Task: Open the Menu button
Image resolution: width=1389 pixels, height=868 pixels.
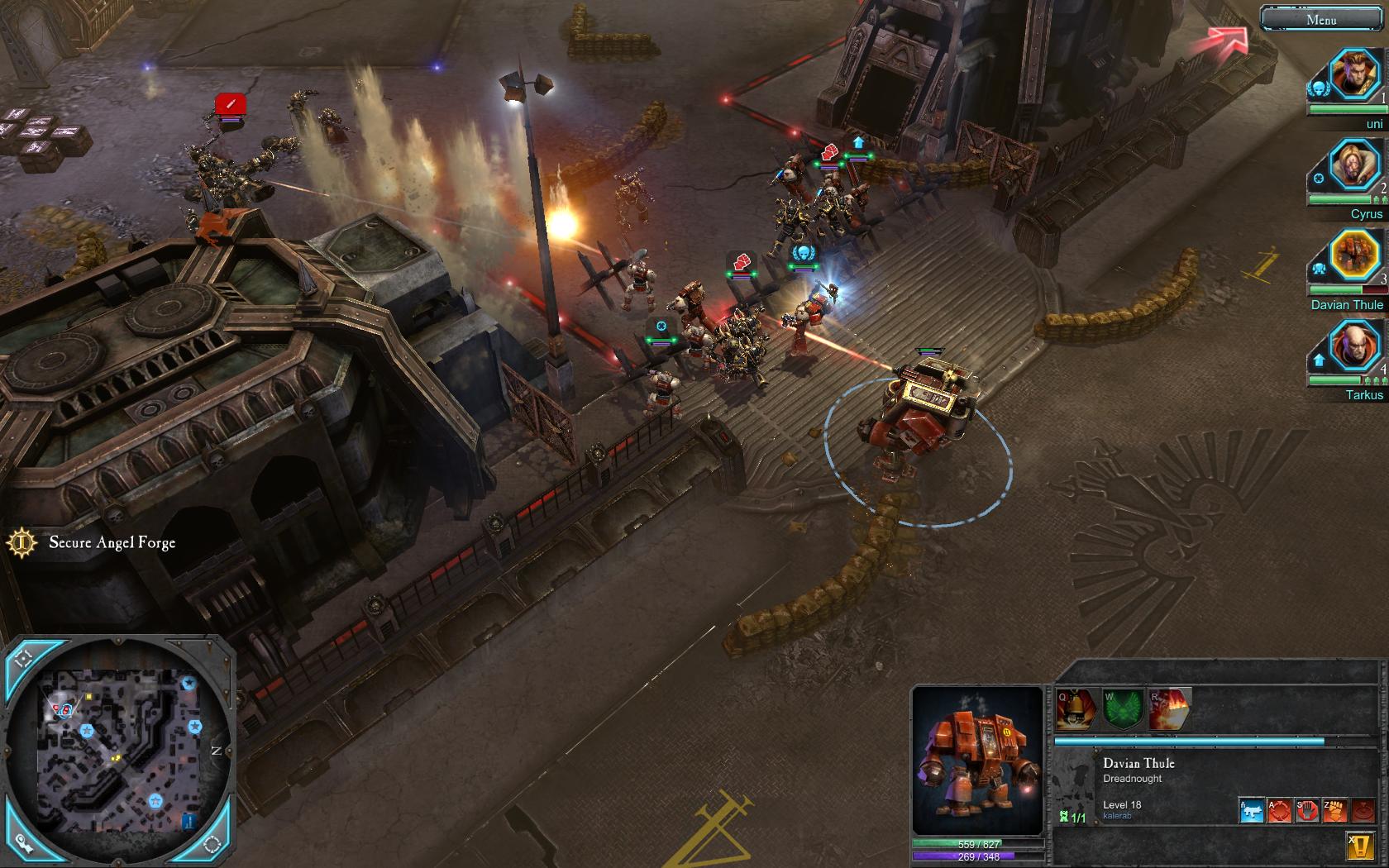Action: pos(1320,19)
